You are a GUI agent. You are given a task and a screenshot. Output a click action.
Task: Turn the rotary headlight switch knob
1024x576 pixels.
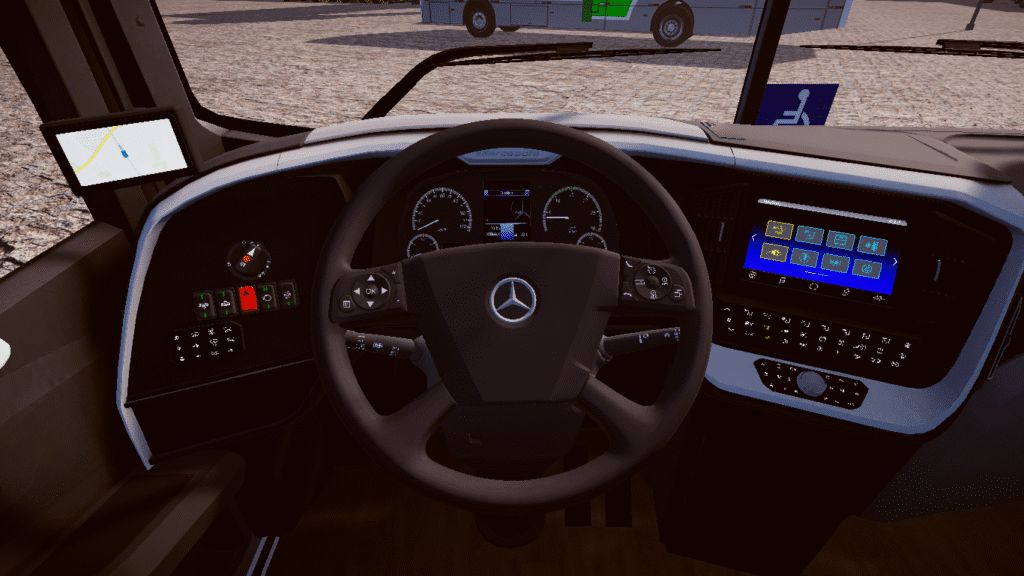click(247, 259)
